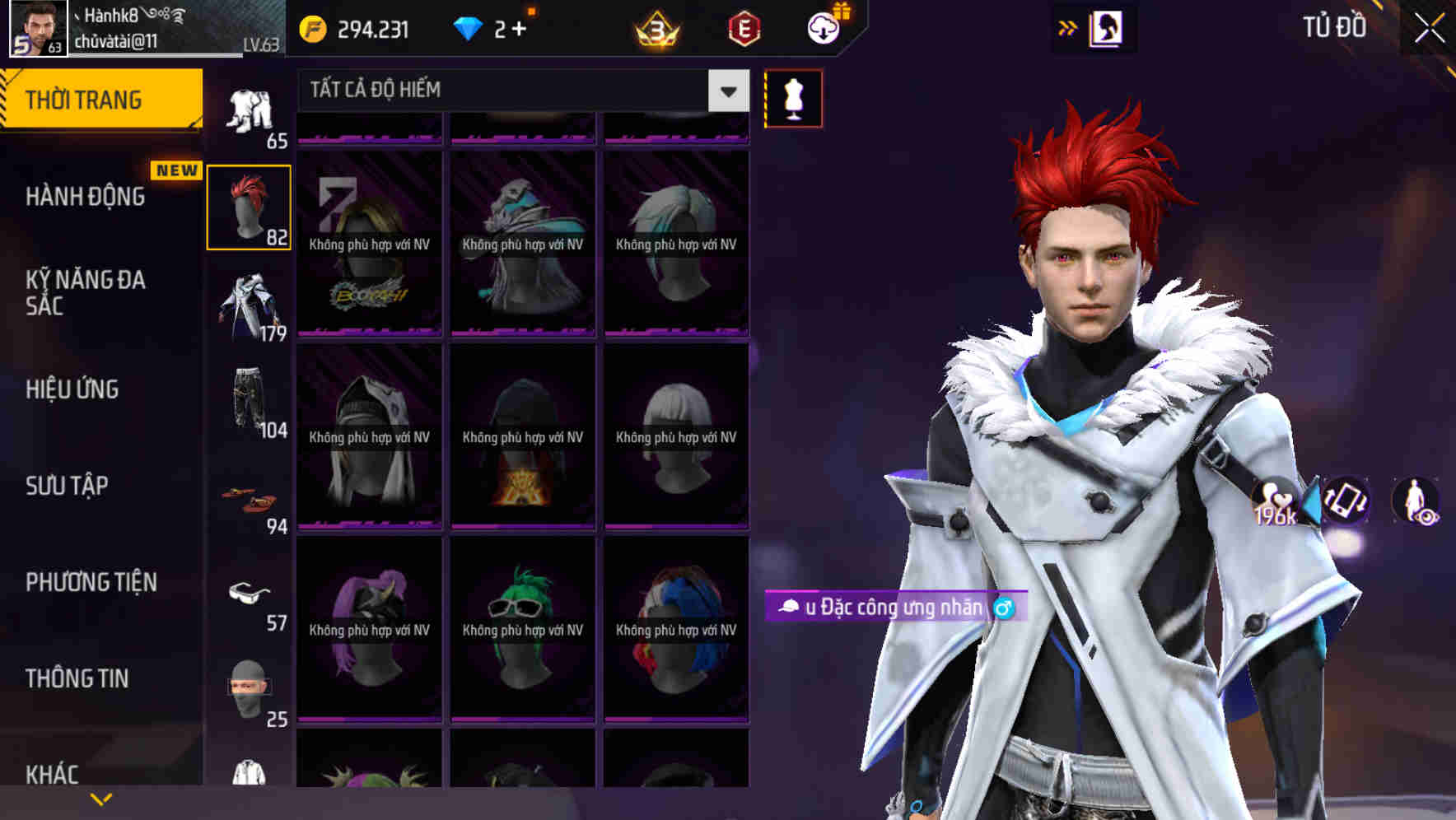Expand the yellow chevron below KHÁC
Viewport: 1456px width, 820px height.
point(101,797)
